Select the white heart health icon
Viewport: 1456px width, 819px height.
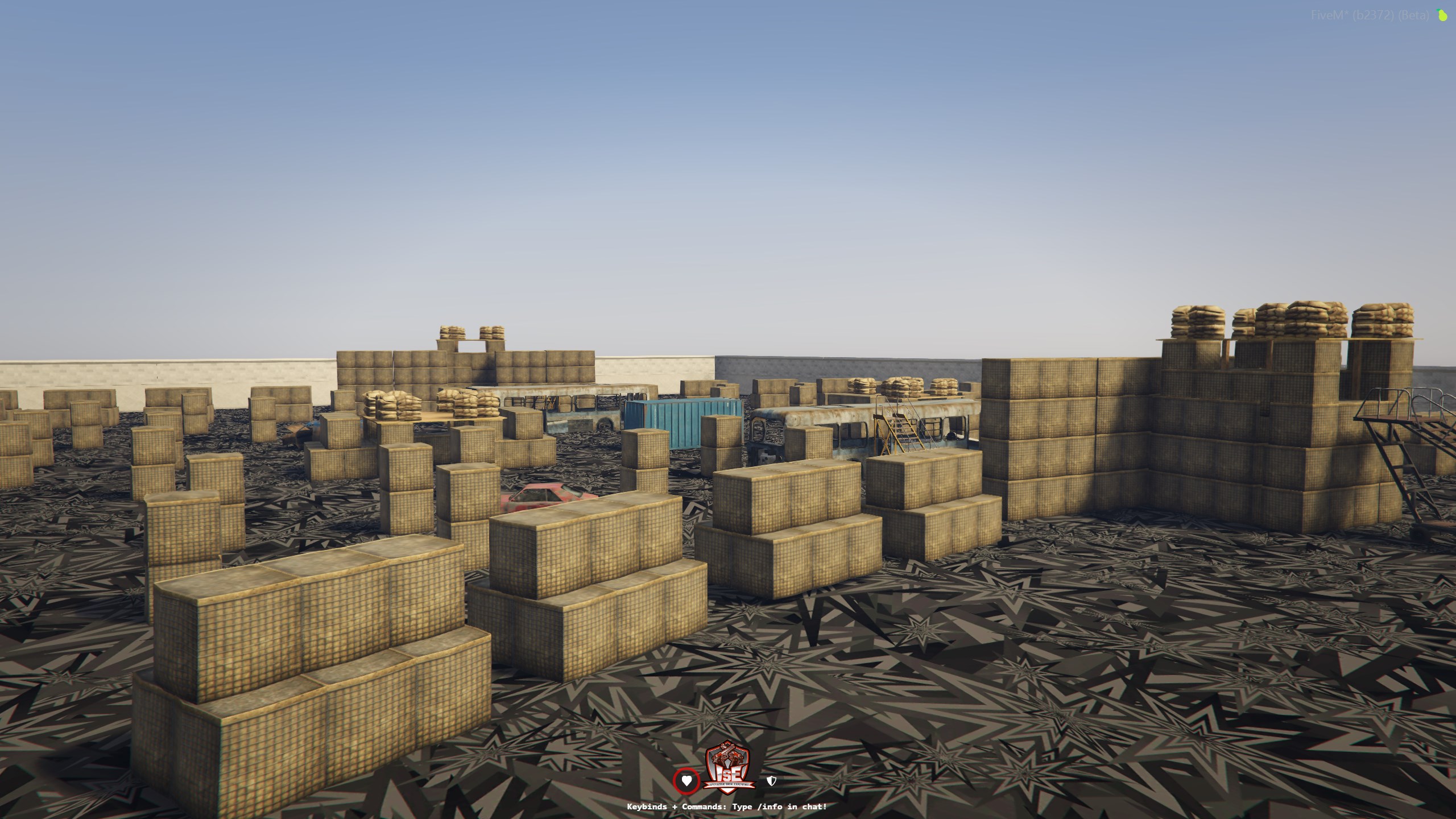coord(686,781)
